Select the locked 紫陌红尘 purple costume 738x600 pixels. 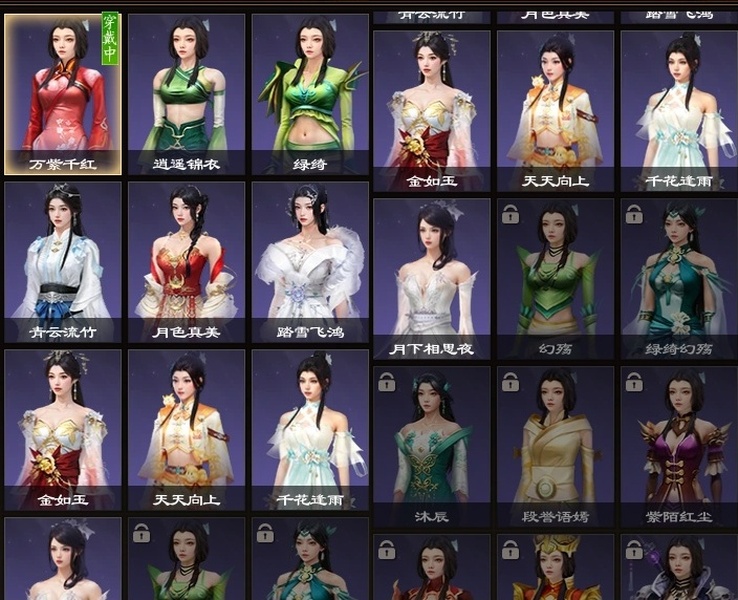(679, 446)
